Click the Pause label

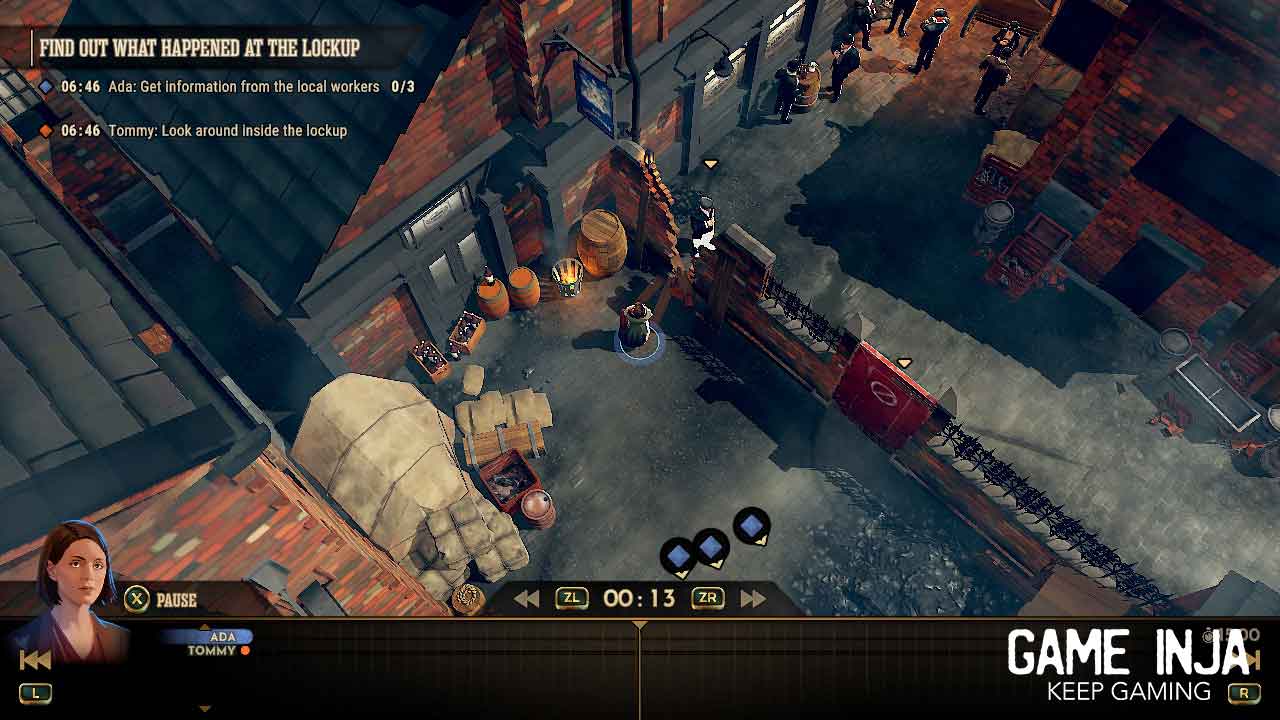176,600
